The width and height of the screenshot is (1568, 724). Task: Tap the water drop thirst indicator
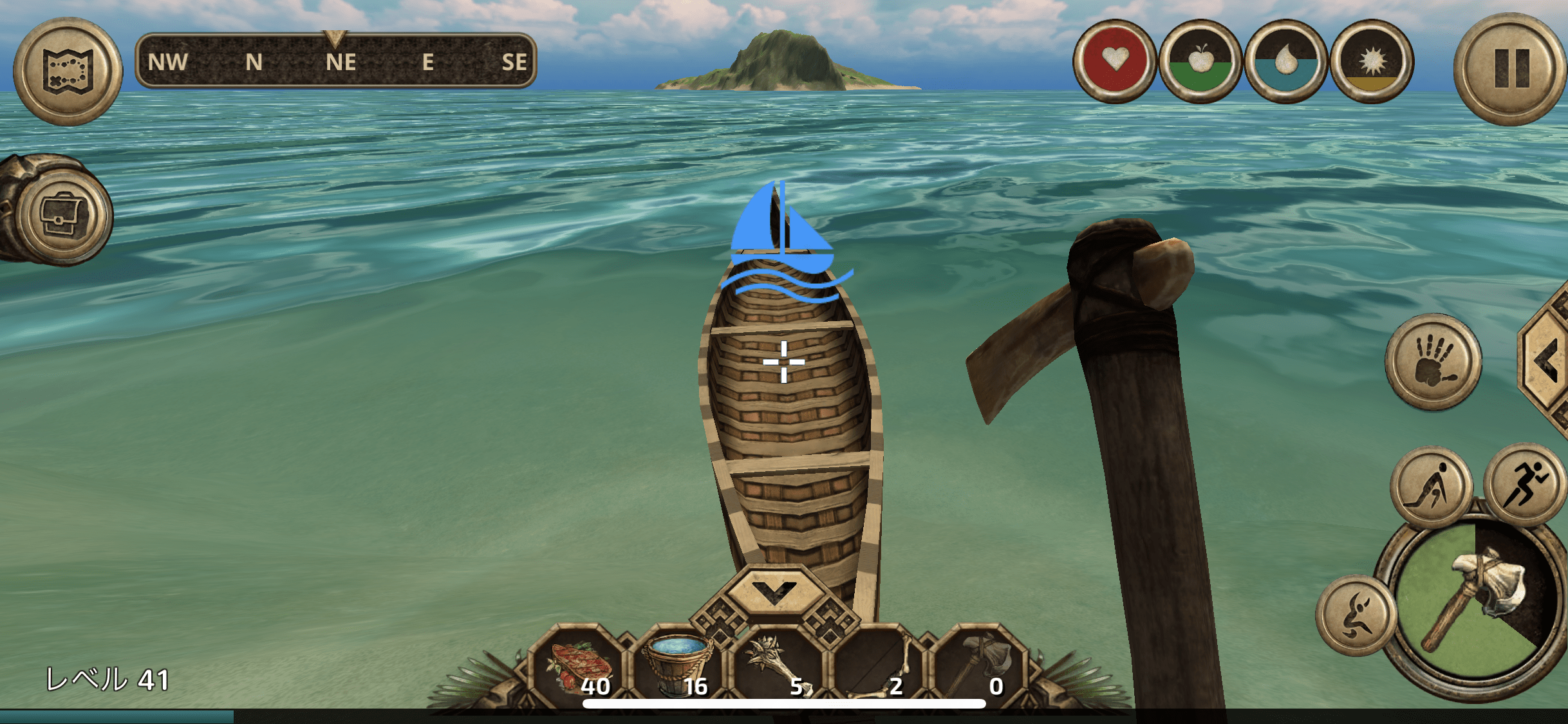click(x=1285, y=61)
